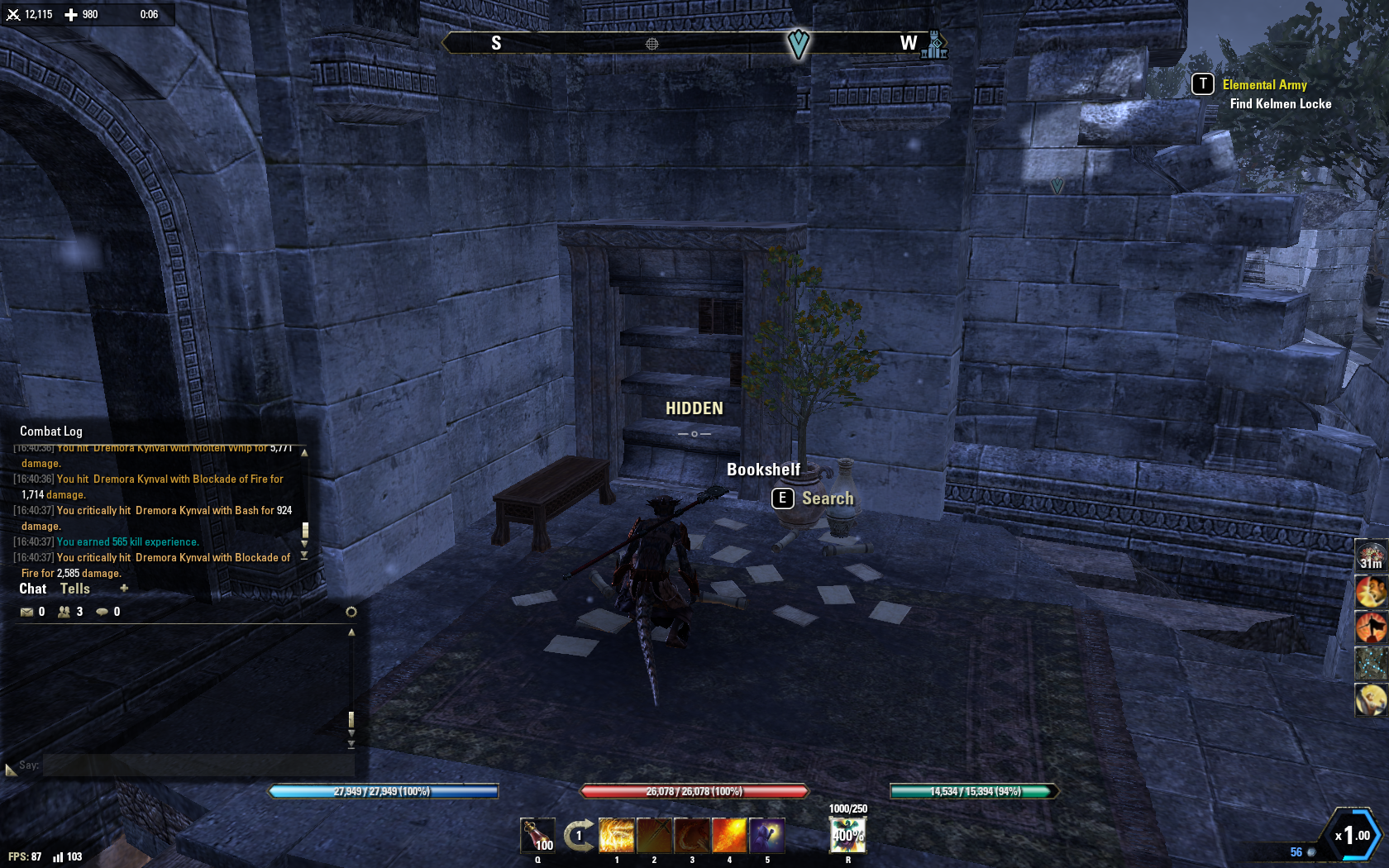
Task: Use the crossed swords ability icon
Action: 654,835
